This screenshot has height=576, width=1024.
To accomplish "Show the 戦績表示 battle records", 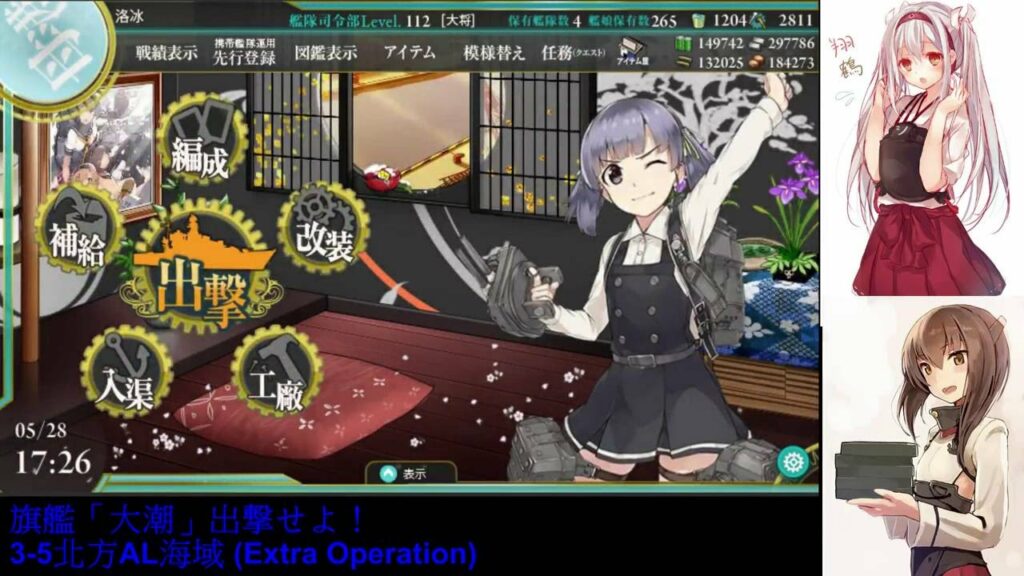I will [169, 53].
